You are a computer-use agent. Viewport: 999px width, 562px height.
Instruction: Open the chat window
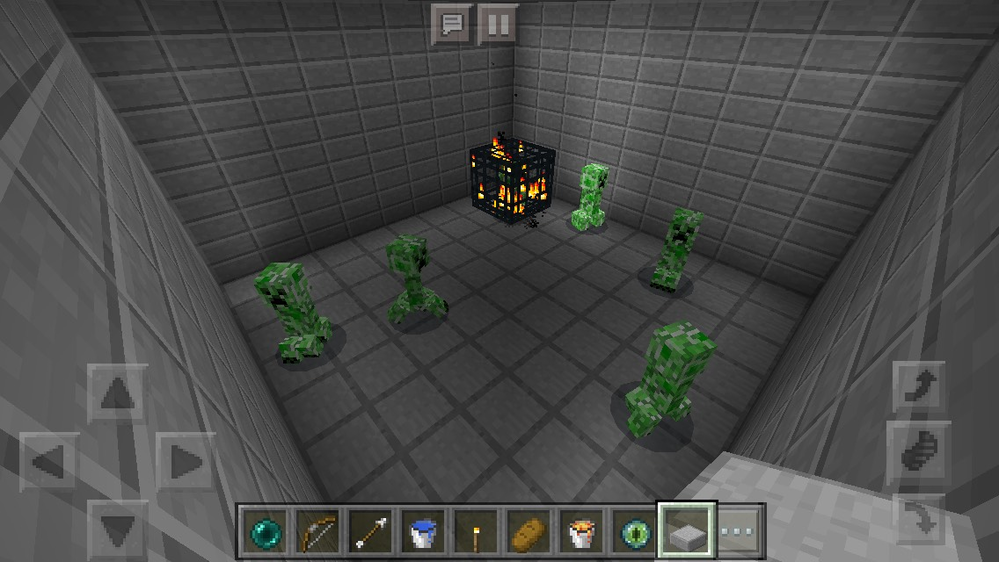tap(450, 24)
